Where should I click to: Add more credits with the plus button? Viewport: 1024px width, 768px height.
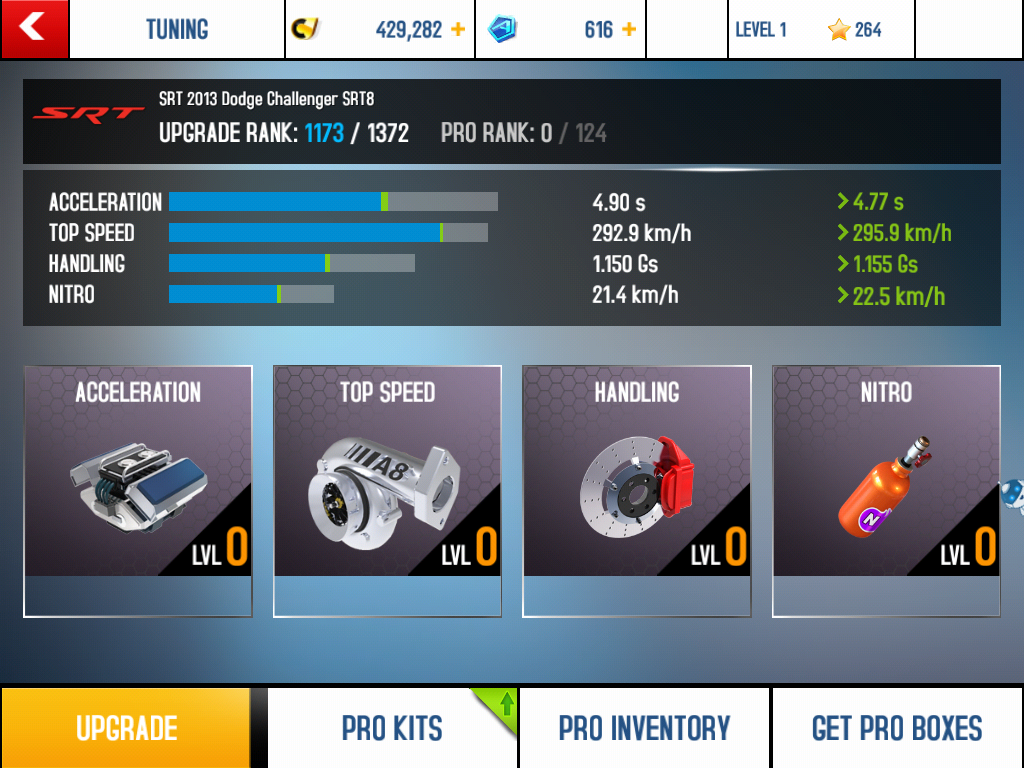458,30
